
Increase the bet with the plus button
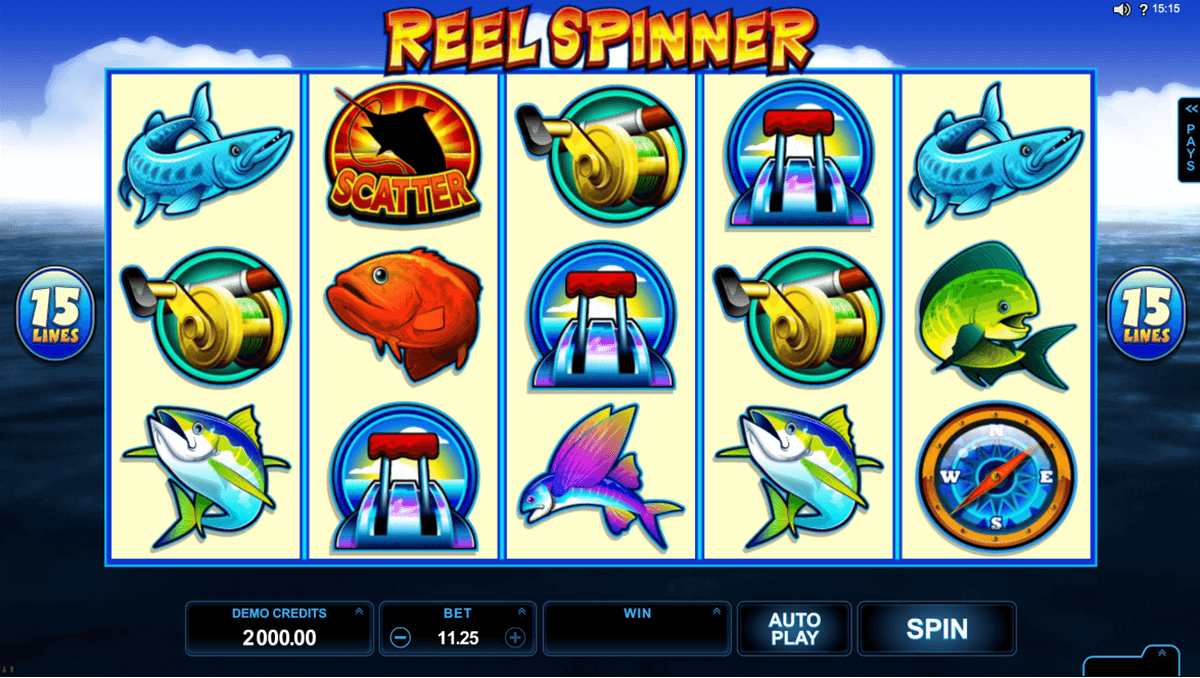tap(515, 637)
